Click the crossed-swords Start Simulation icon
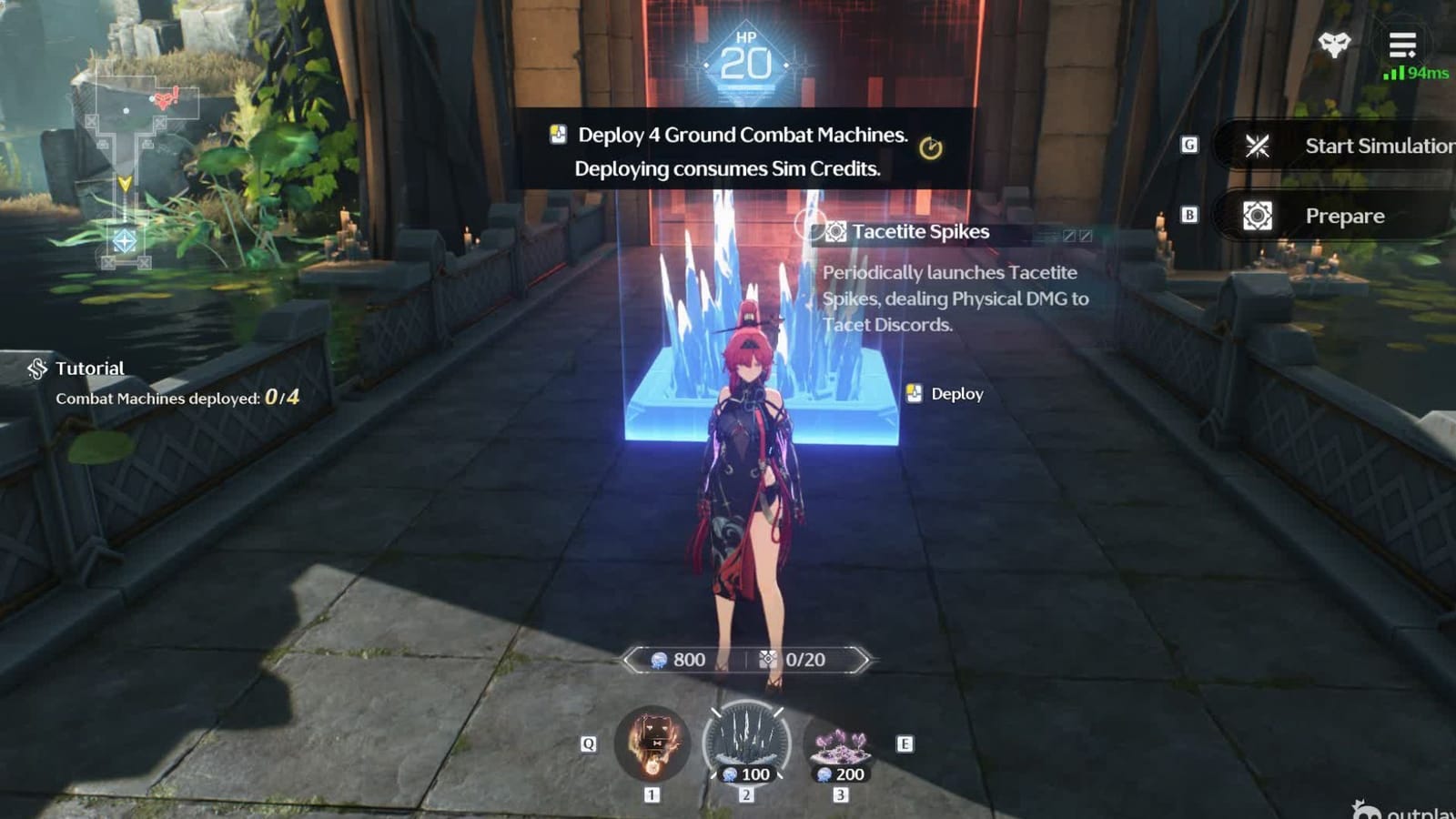 pos(1259,146)
